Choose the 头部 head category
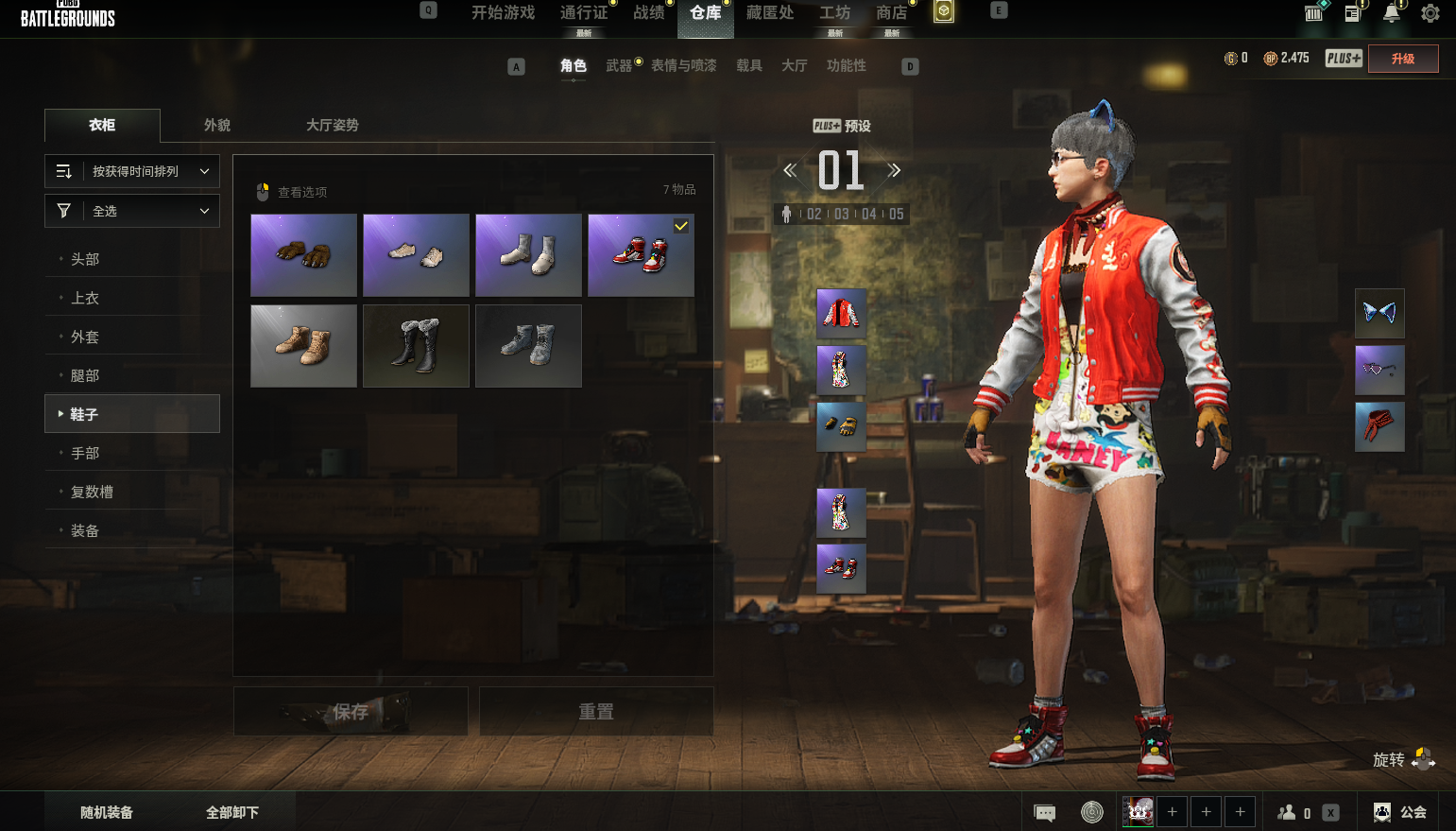Screen dimensions: 1456x831 click(x=85, y=259)
